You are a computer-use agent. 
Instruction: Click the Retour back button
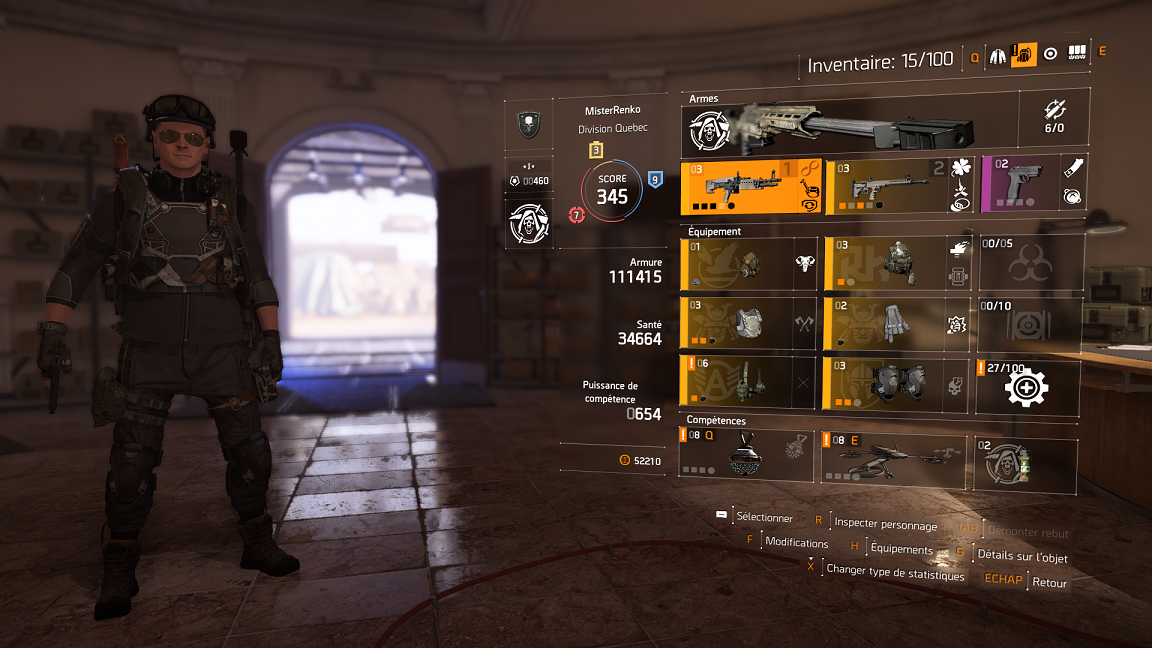pyautogui.click(x=1049, y=583)
